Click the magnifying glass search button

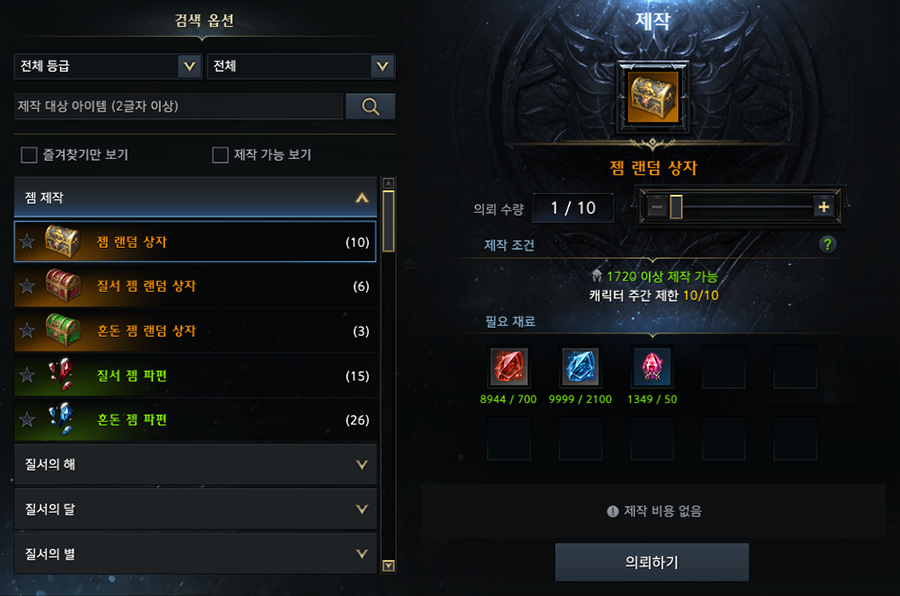coord(370,106)
